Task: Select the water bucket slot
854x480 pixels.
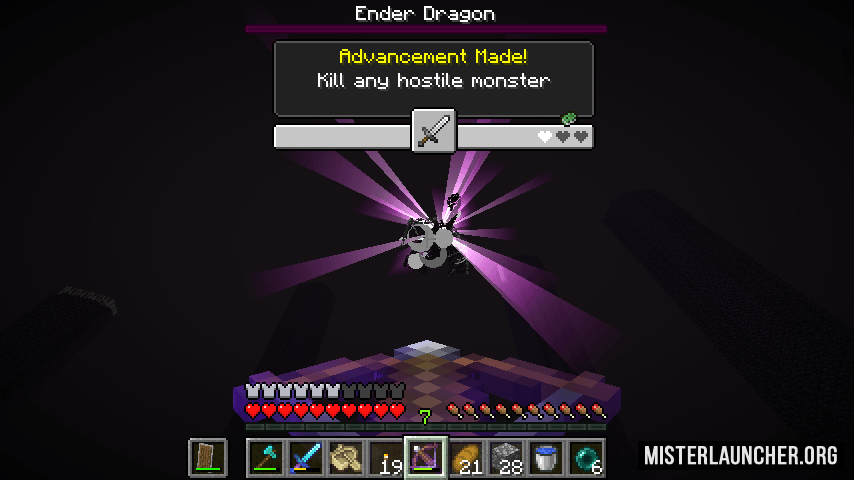Action: [x=546, y=457]
